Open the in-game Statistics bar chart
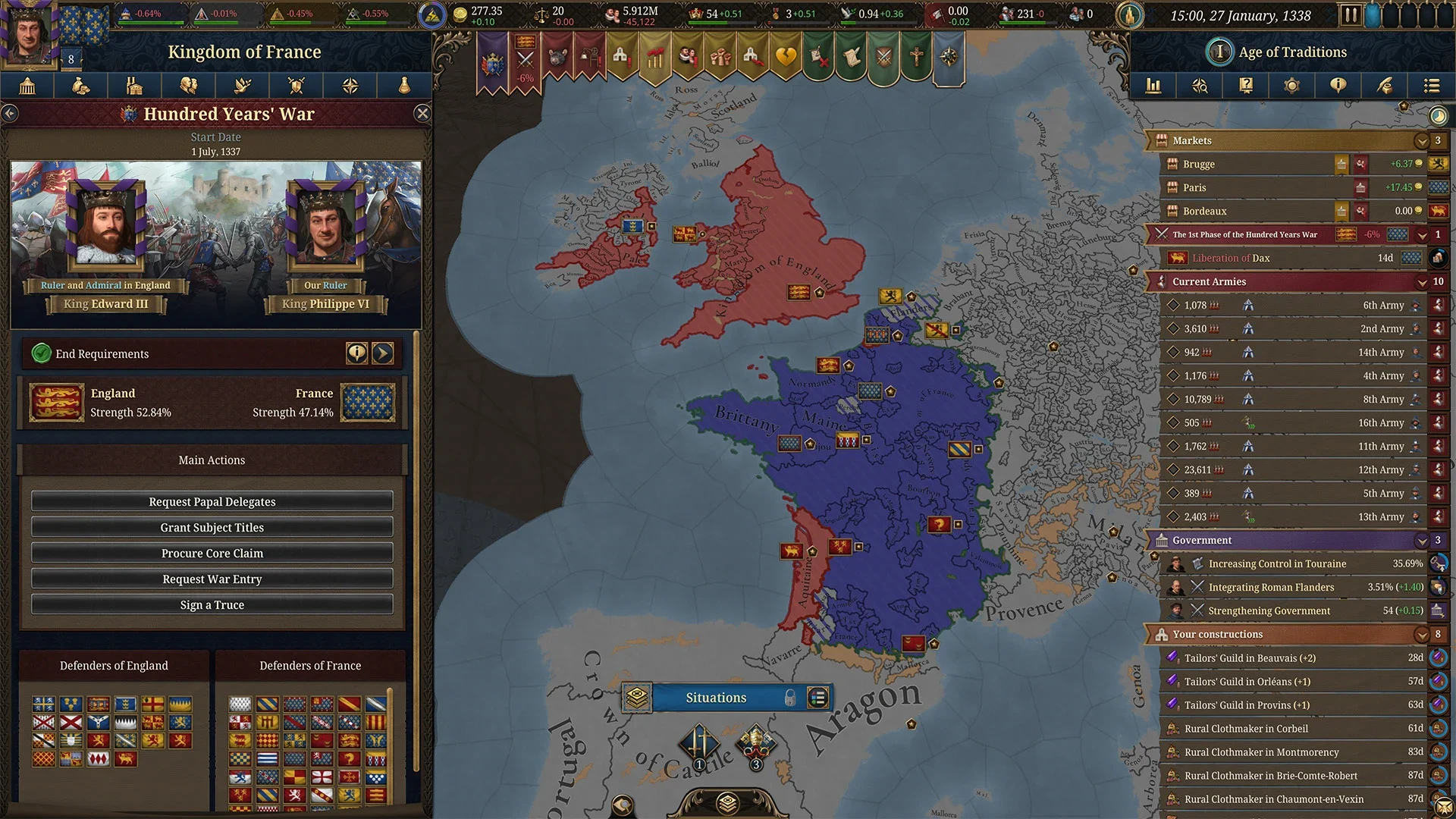 click(1153, 86)
